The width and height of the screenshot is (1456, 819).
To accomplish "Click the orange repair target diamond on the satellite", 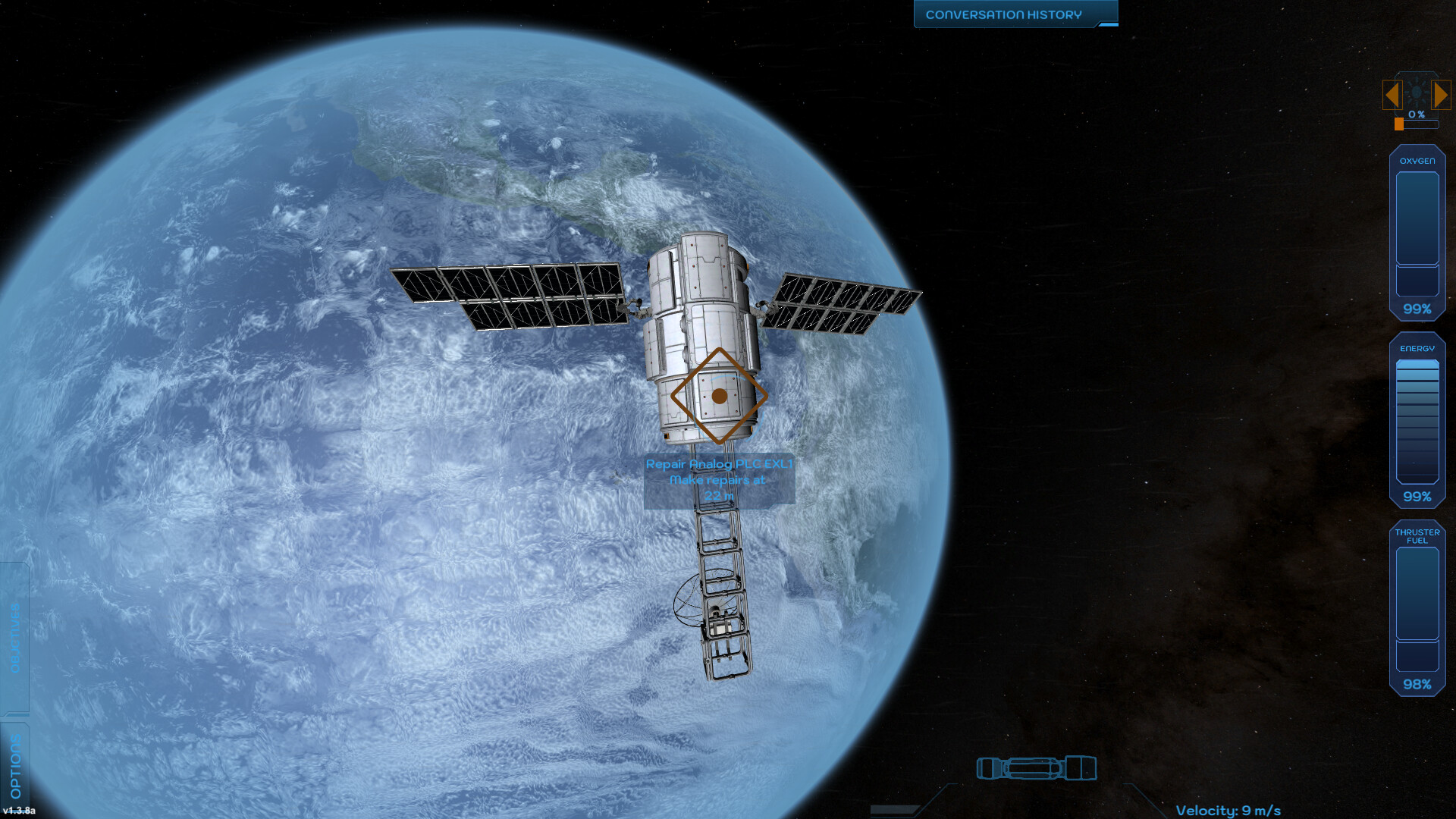I will pyautogui.click(x=719, y=397).
